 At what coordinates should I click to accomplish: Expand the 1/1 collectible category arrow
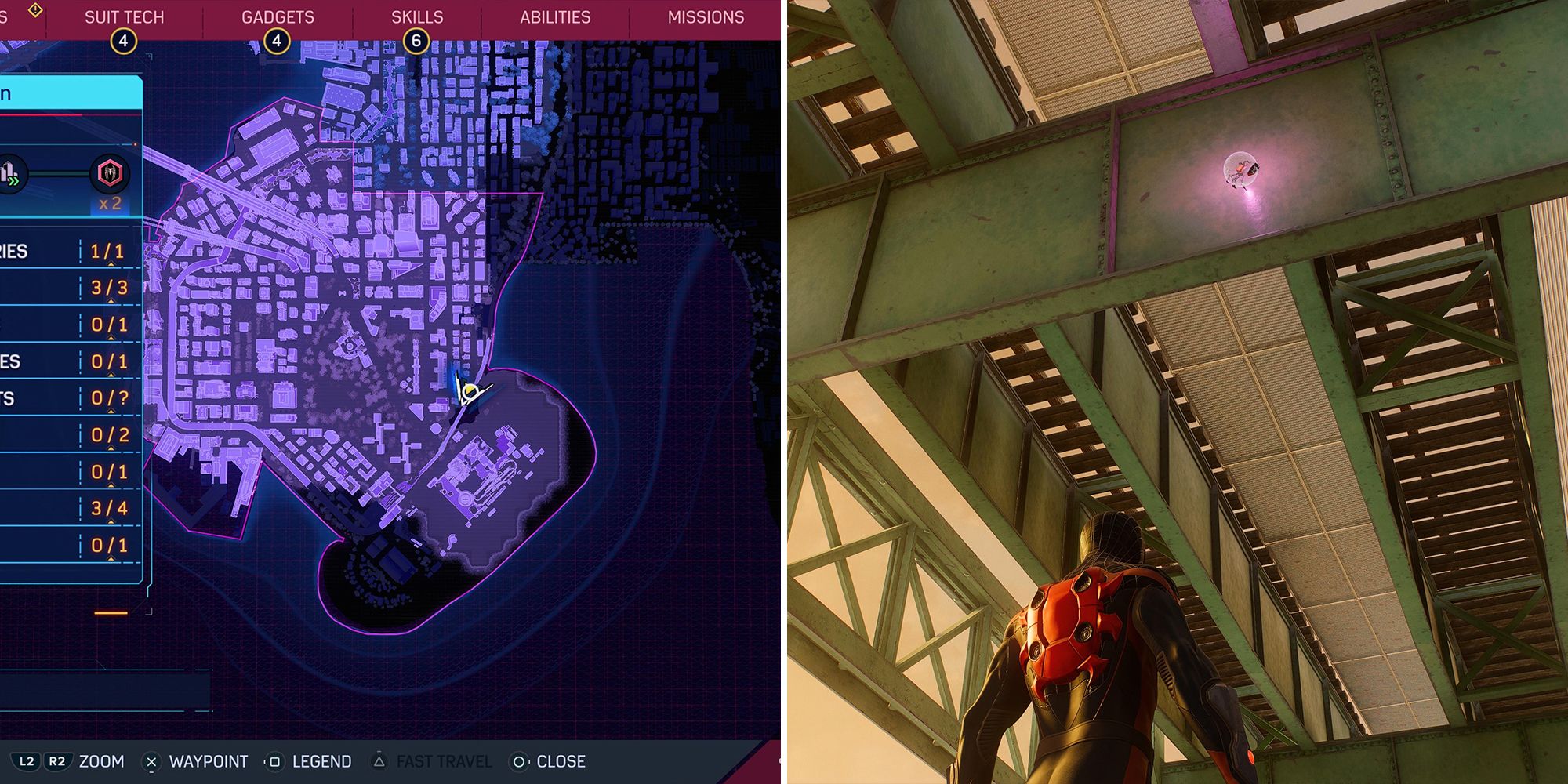click(x=110, y=265)
